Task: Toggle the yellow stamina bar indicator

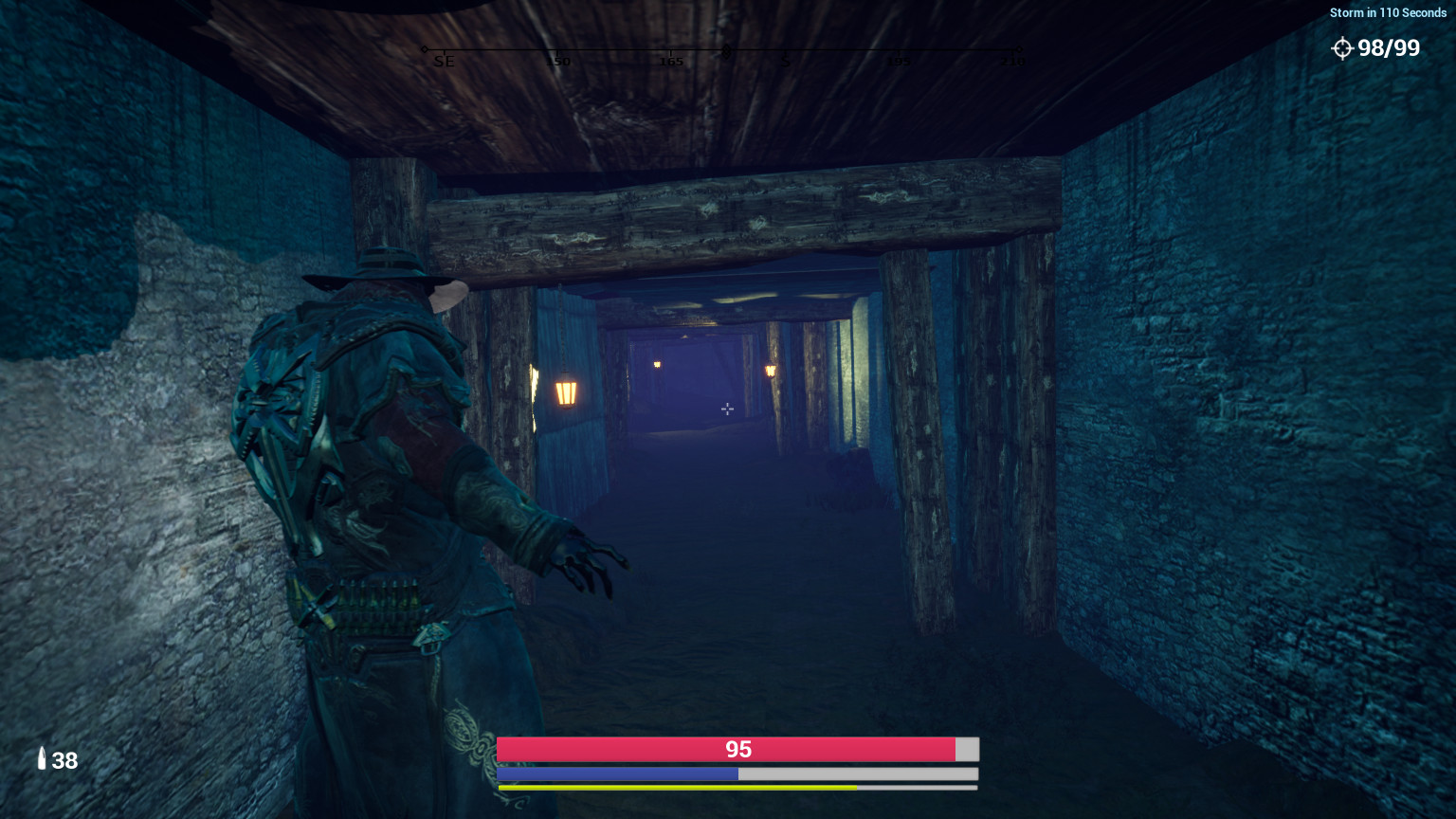Action: coord(675,787)
